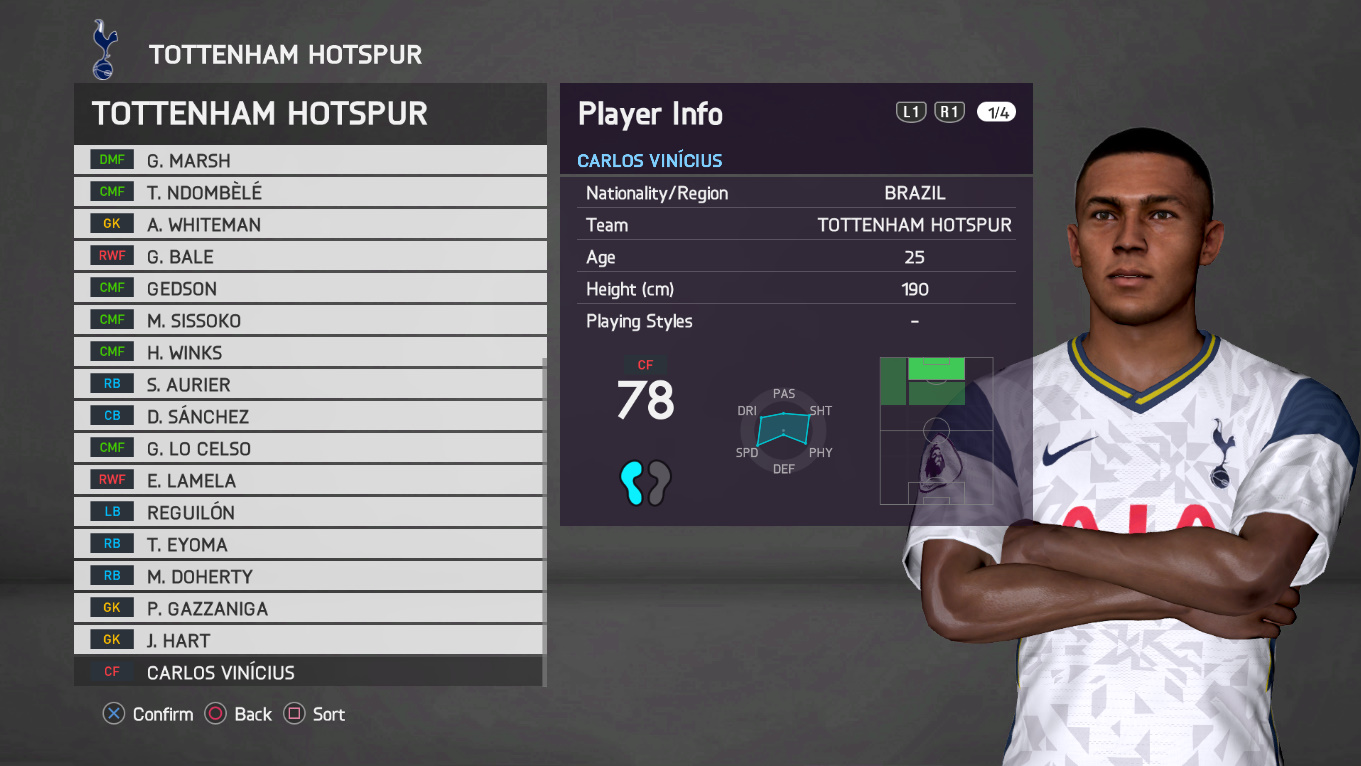
Task: Choose M. Doherty from the list
Action: (x=310, y=576)
